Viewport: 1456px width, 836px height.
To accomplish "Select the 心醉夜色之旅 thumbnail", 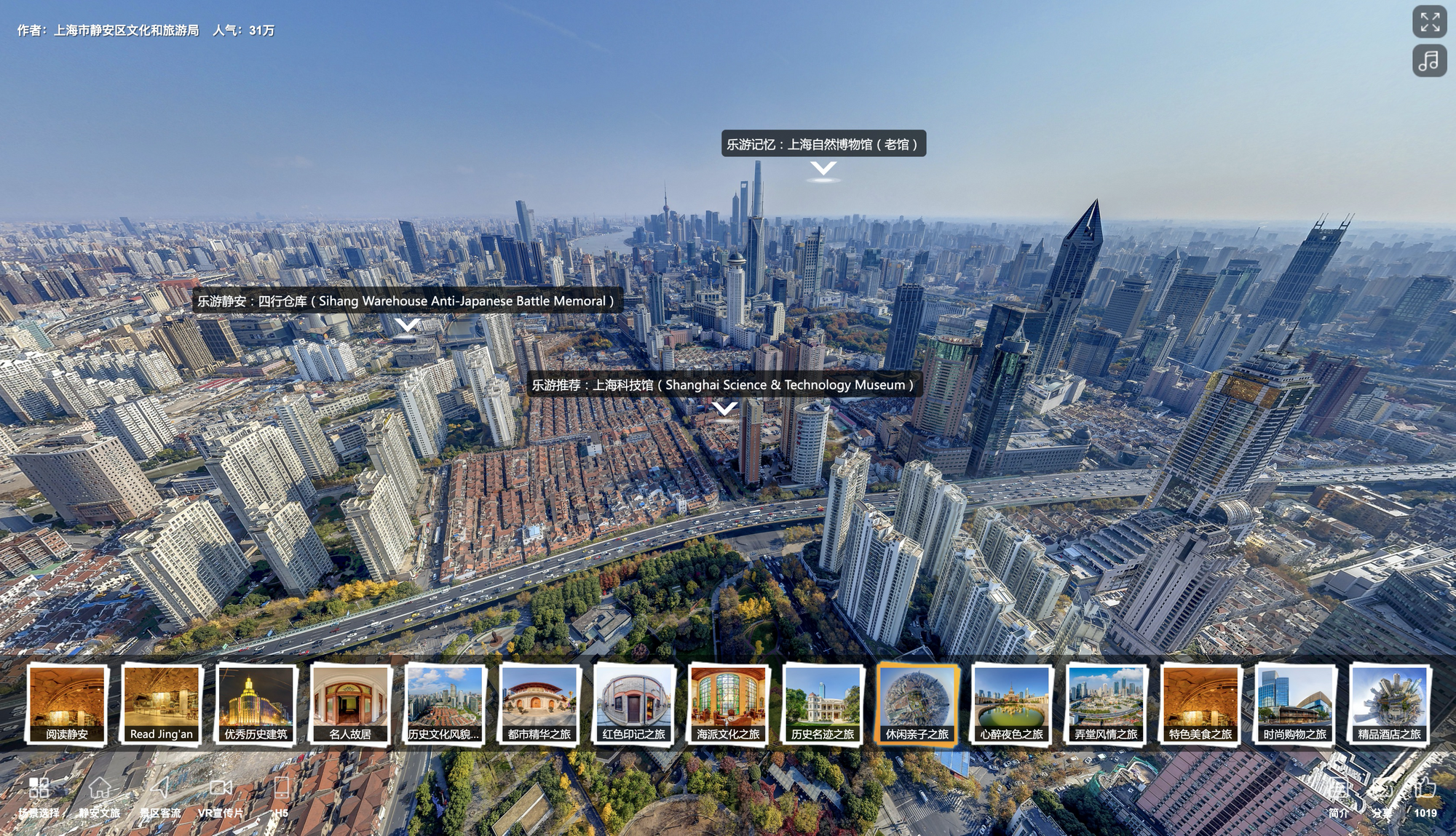I will (1011, 704).
